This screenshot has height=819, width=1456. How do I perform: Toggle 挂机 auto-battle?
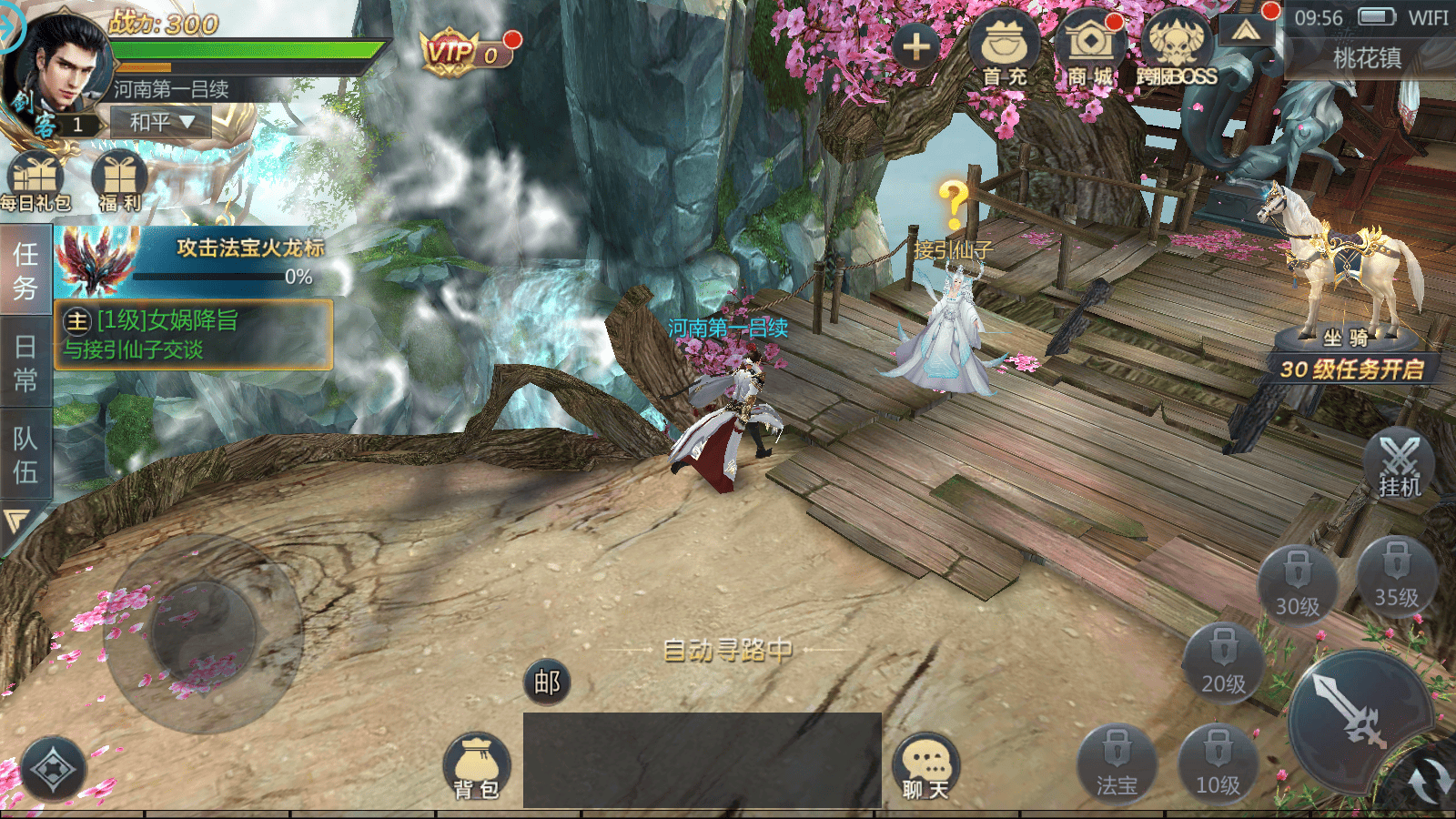point(1400,465)
